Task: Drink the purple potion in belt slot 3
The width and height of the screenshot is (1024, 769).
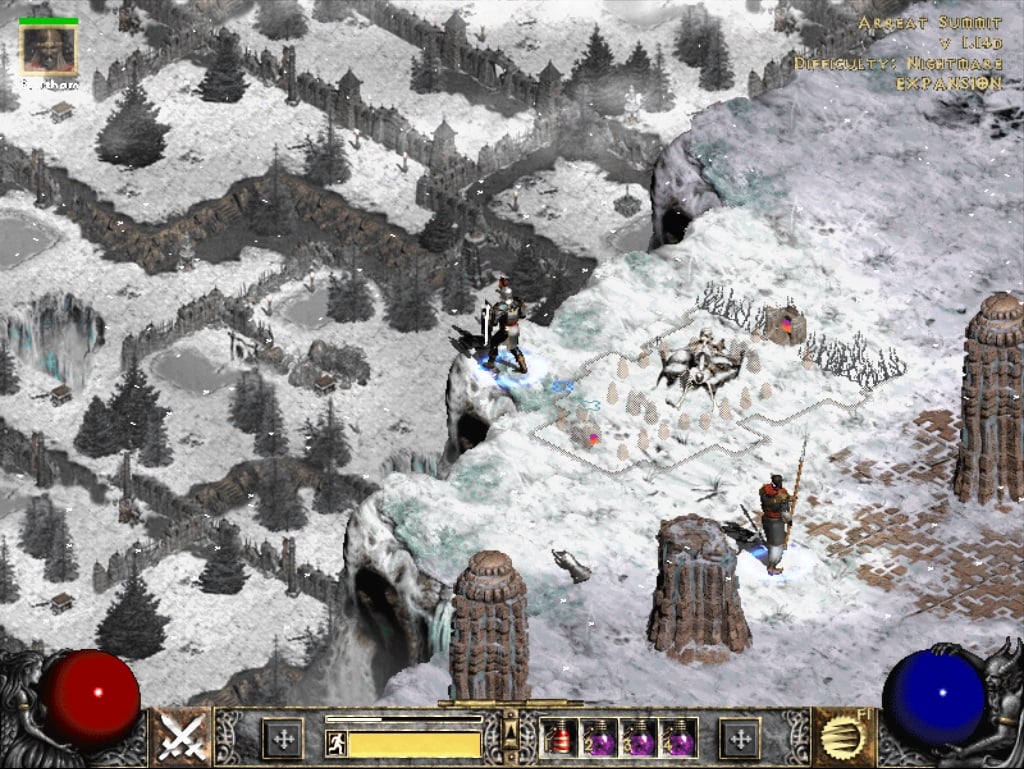Action: coord(639,739)
